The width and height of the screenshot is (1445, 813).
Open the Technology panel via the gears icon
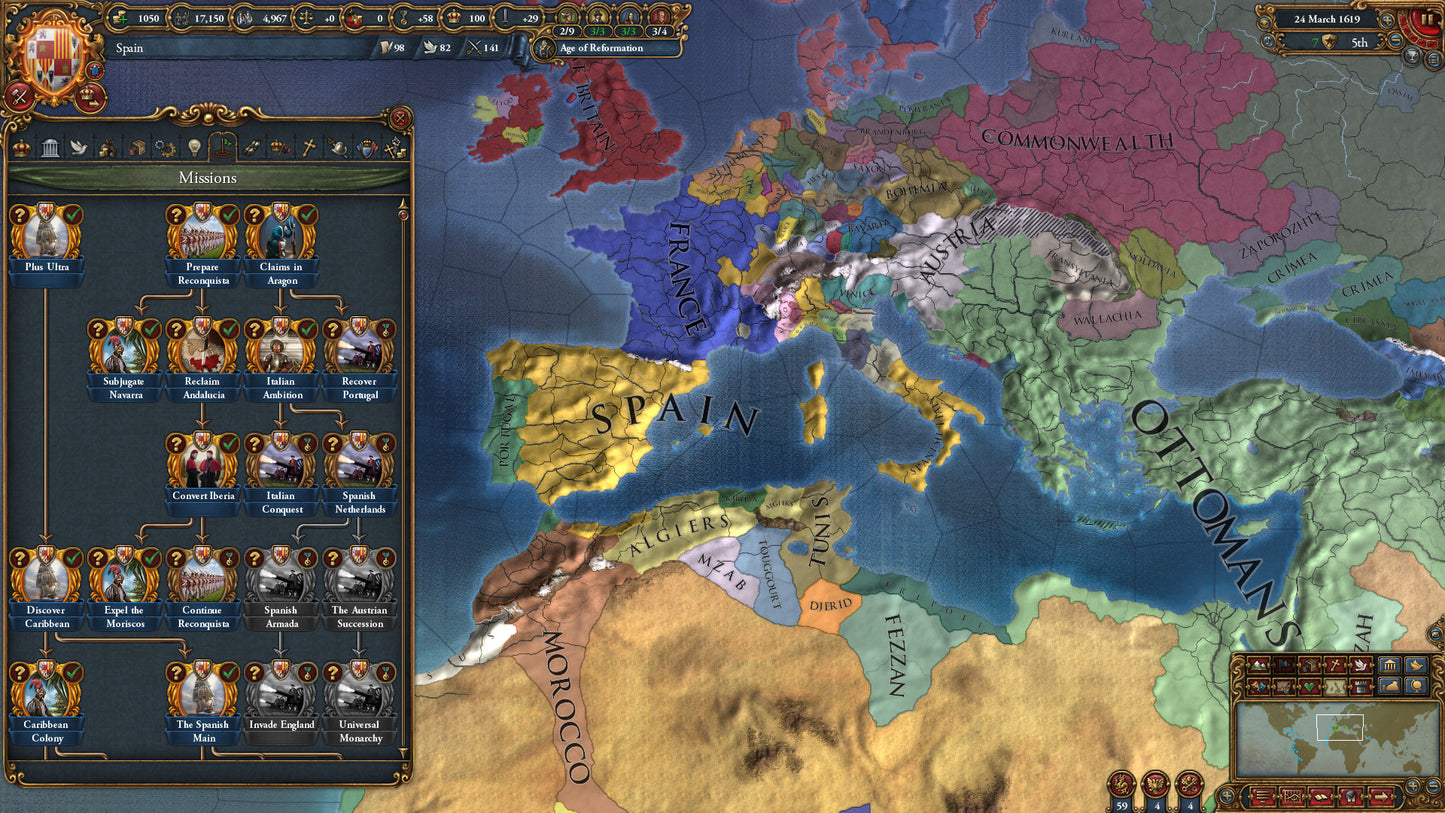[163, 148]
